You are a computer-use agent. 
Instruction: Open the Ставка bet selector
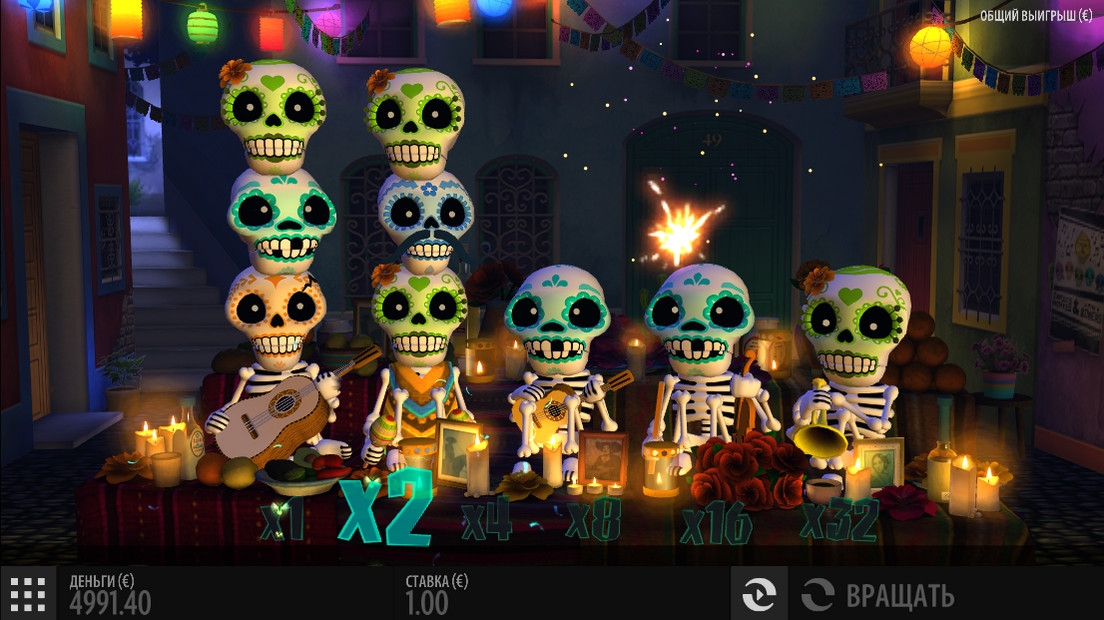(x=436, y=594)
